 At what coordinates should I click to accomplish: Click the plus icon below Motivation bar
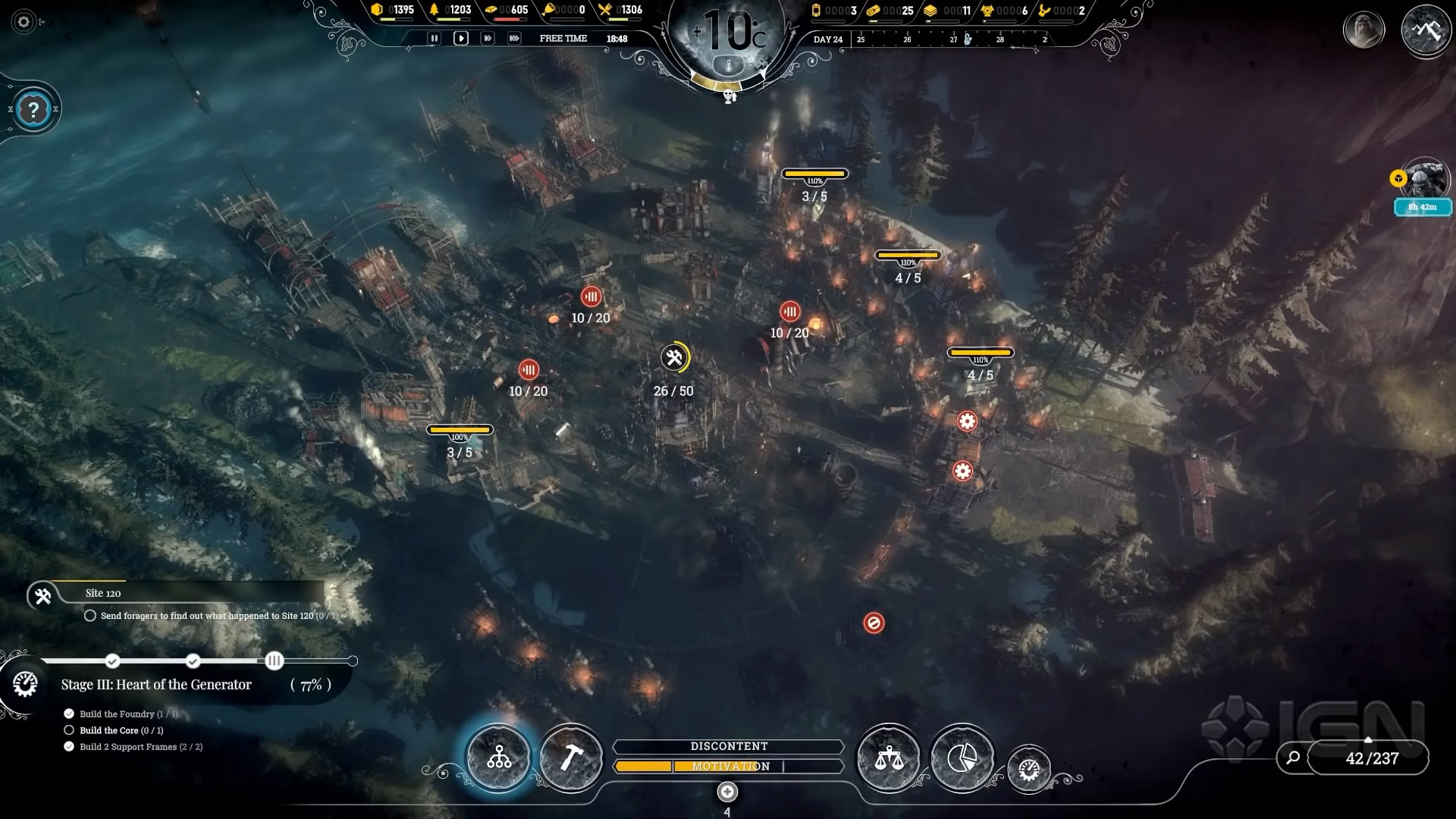pyautogui.click(x=727, y=792)
